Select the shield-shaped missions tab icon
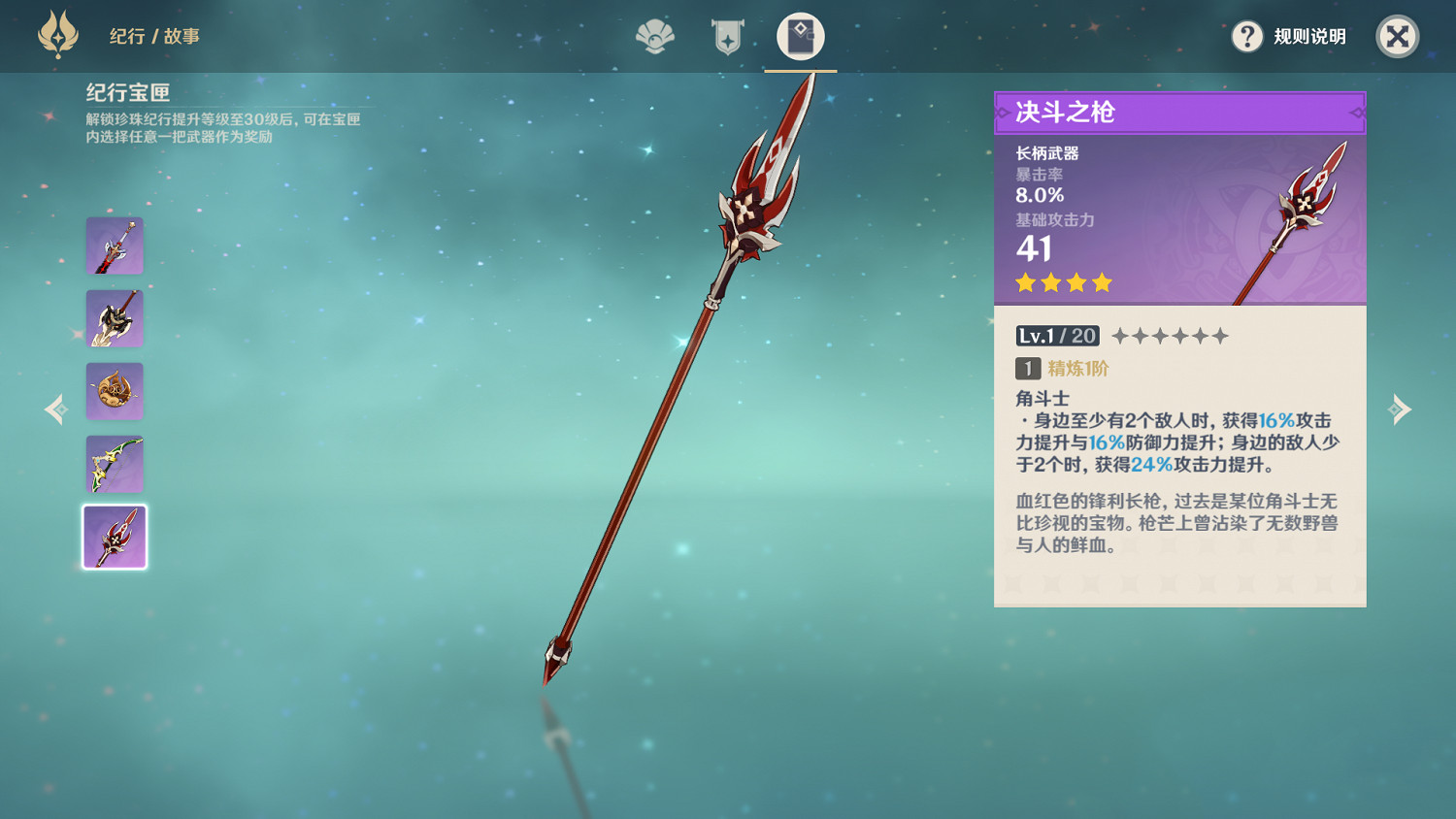Screen dimensions: 1456x819 pos(726,37)
